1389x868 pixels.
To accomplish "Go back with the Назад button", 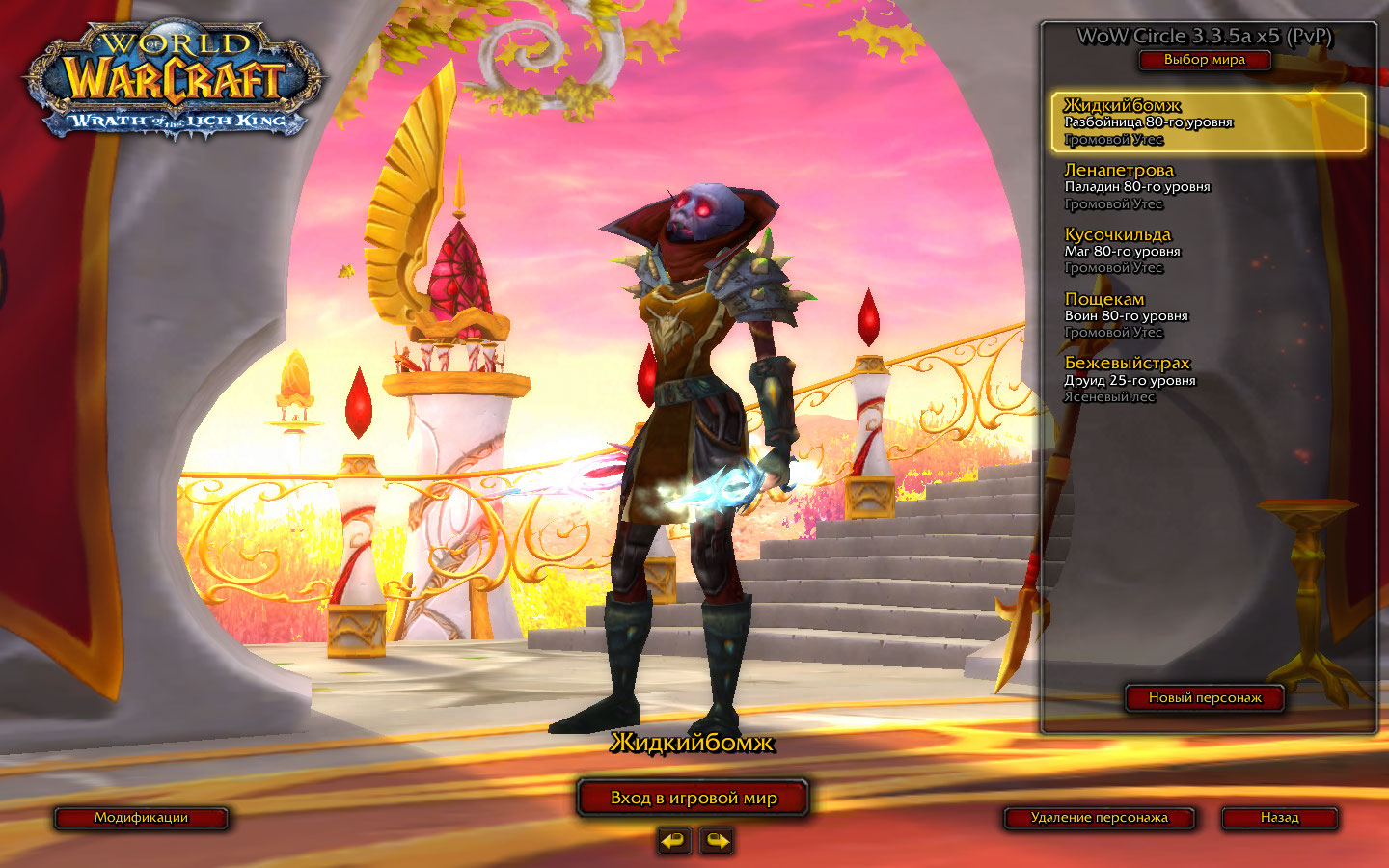I will (1279, 818).
